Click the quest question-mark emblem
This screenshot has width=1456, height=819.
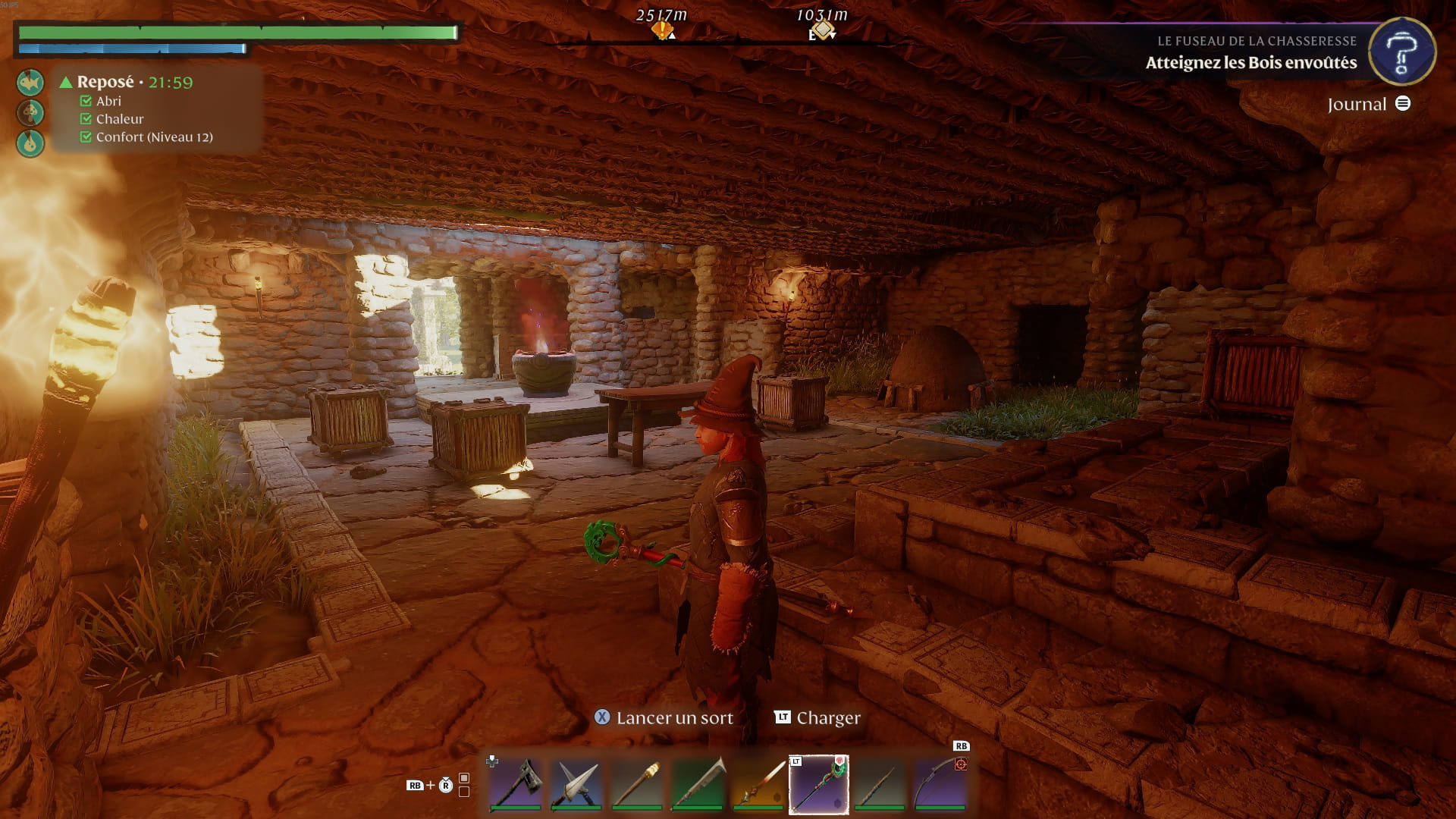click(1401, 52)
